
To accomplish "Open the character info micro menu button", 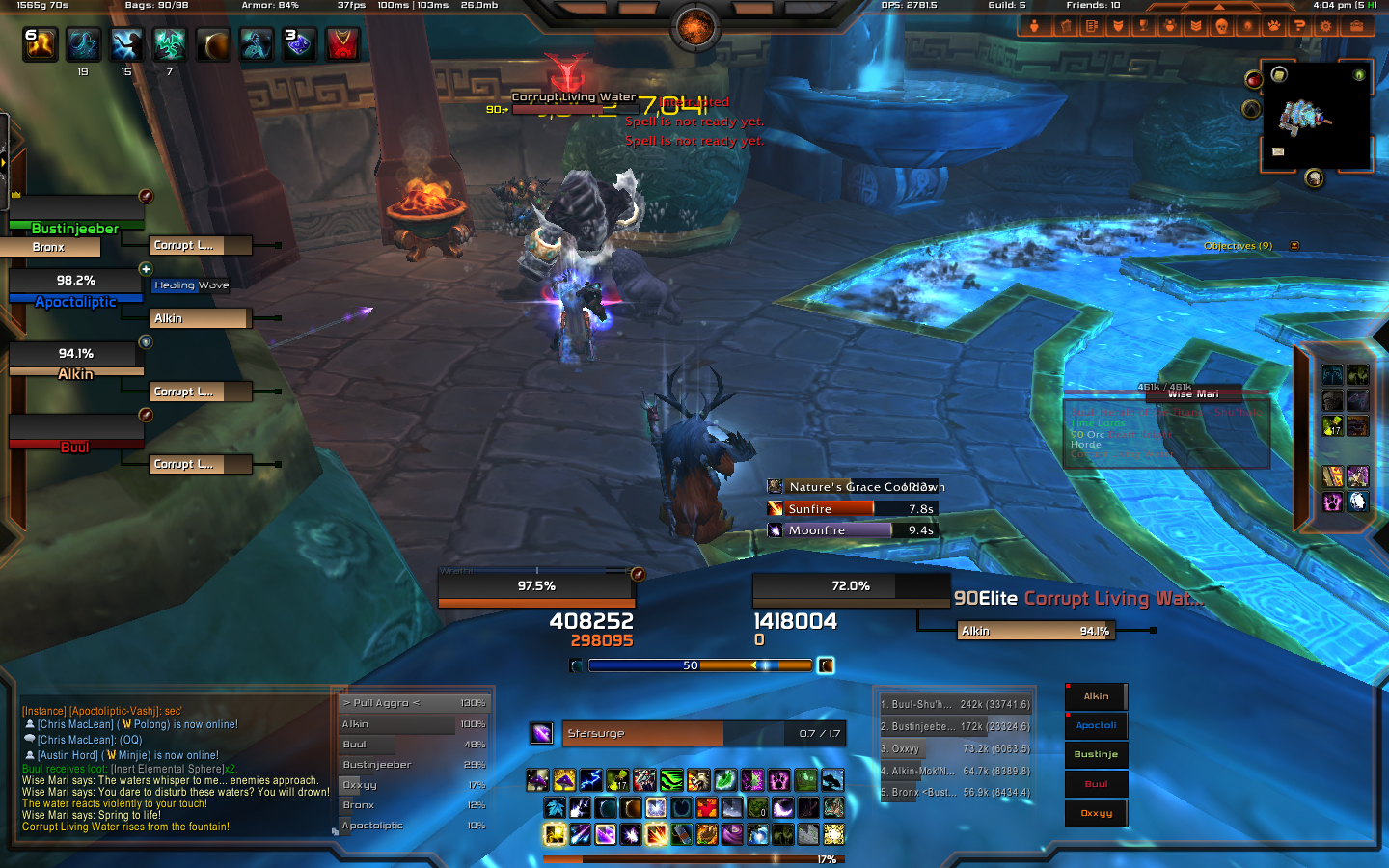I will coord(1034,26).
